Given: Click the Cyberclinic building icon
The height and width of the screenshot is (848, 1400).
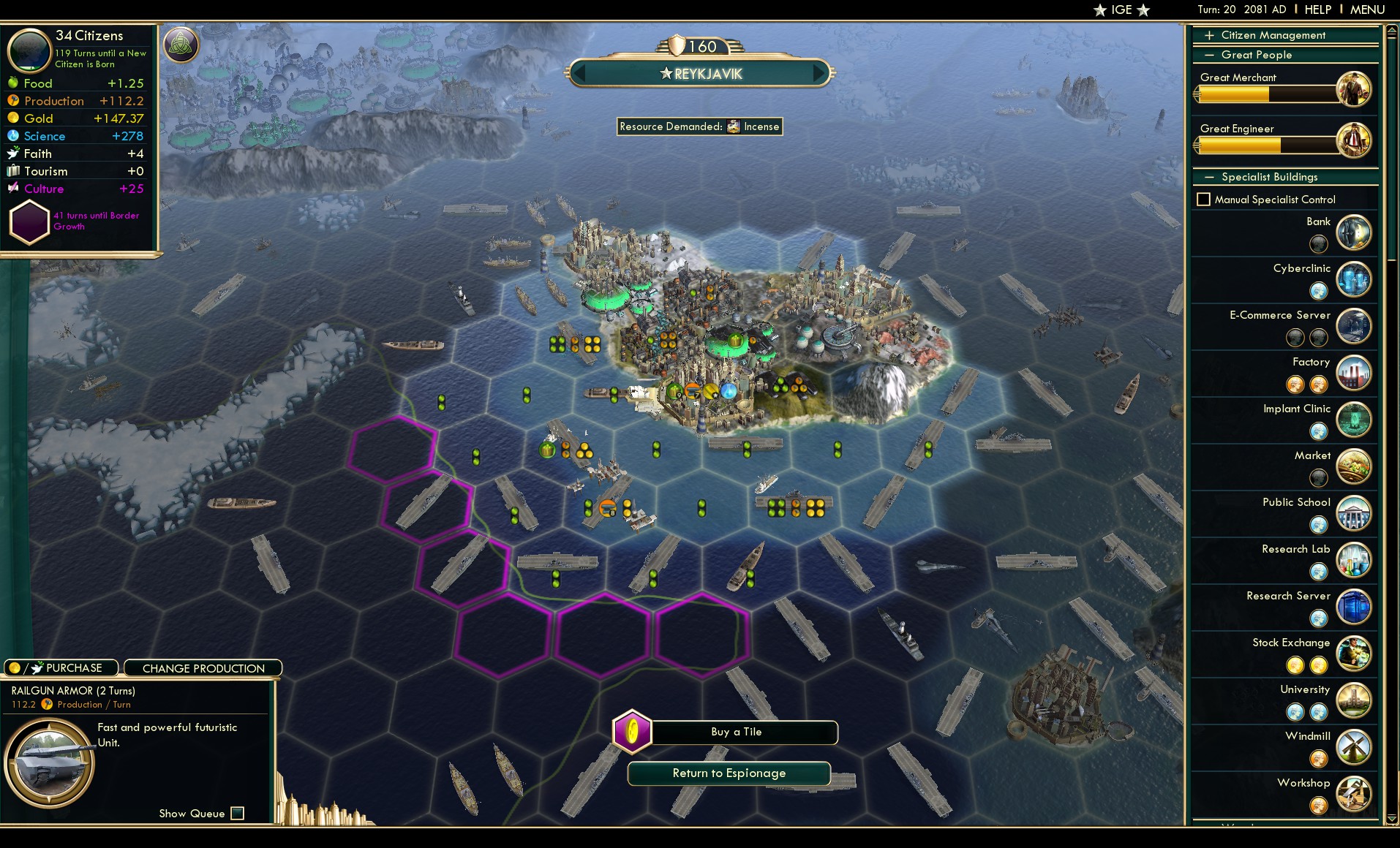Looking at the screenshot, I should [1355, 280].
